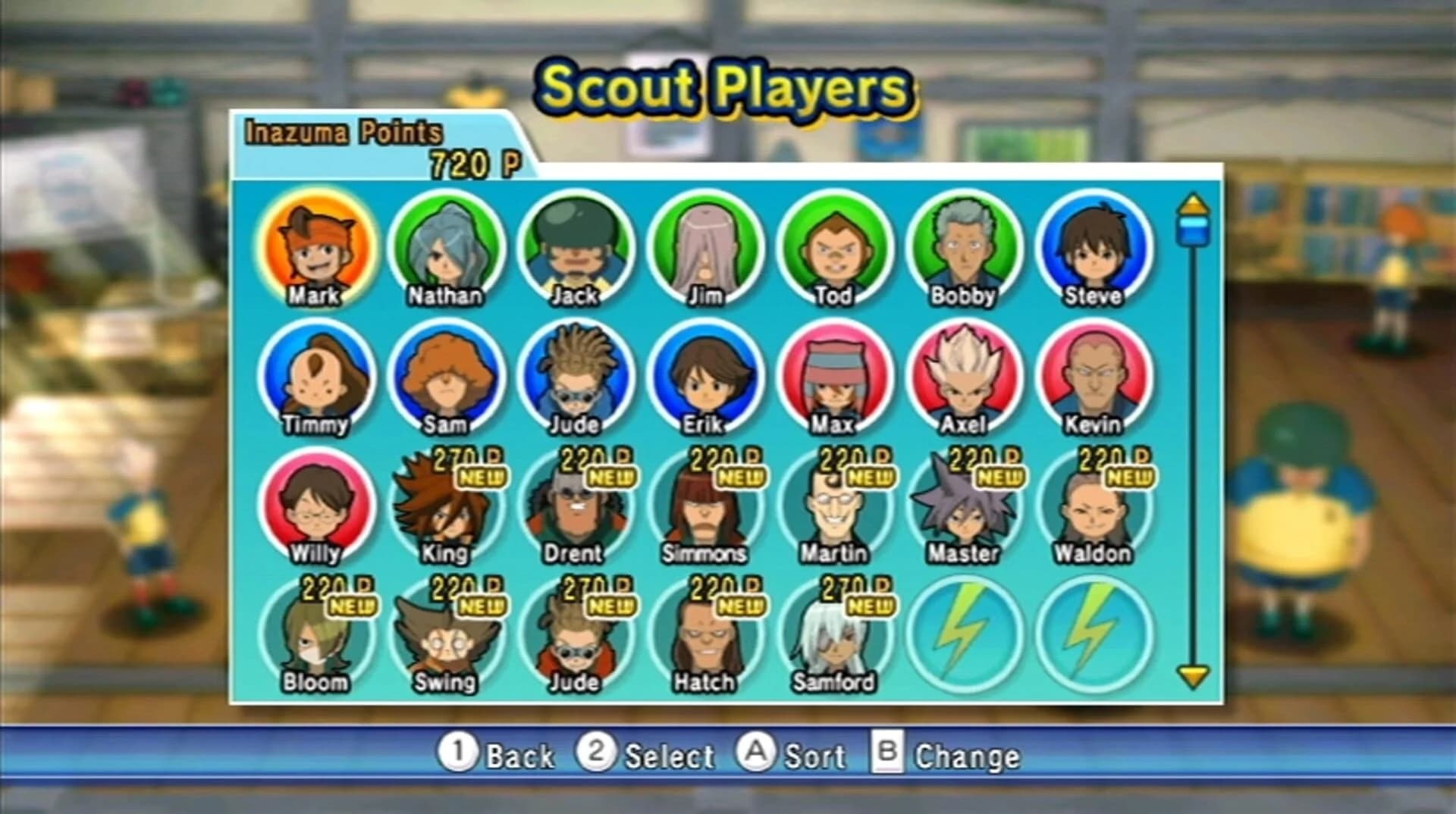Select the goalkeeper Jack's portrait
This screenshot has width=1456, height=814.
(576, 250)
